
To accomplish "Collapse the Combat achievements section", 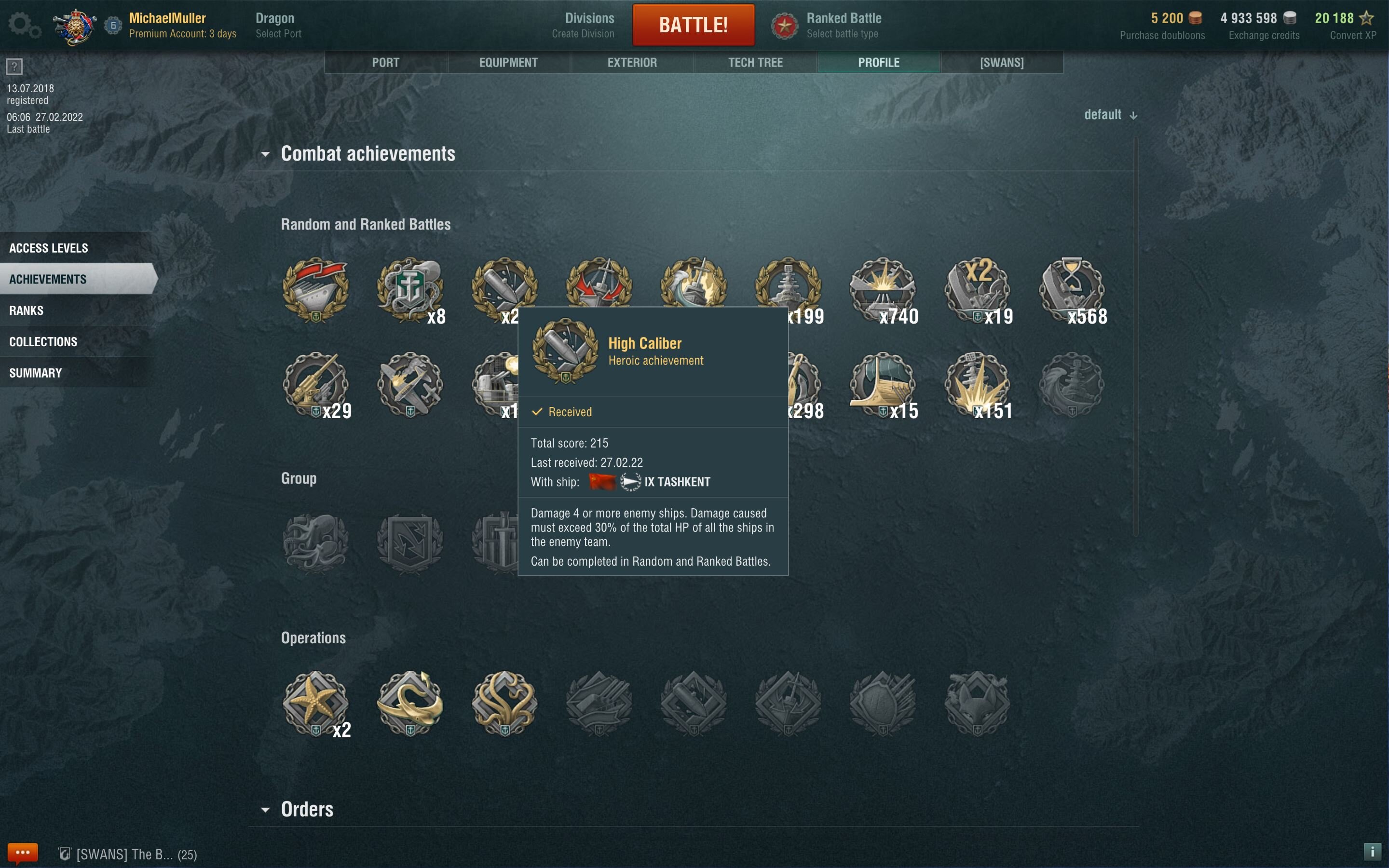I will click(x=265, y=154).
